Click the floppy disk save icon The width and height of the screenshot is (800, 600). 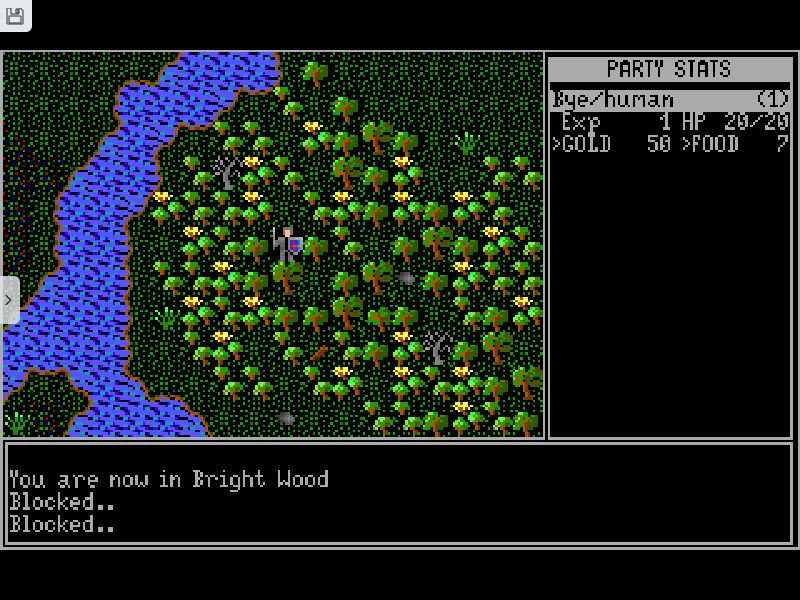pyautogui.click(x=15, y=15)
